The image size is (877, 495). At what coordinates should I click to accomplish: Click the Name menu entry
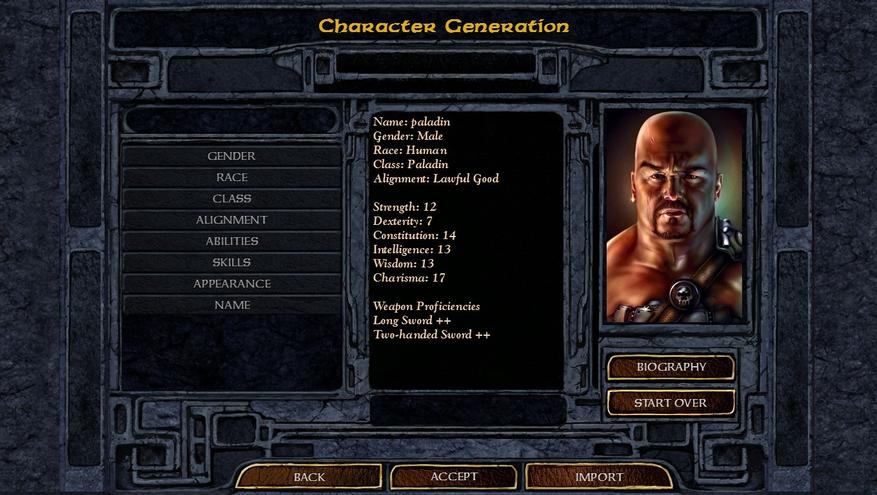[x=231, y=305]
